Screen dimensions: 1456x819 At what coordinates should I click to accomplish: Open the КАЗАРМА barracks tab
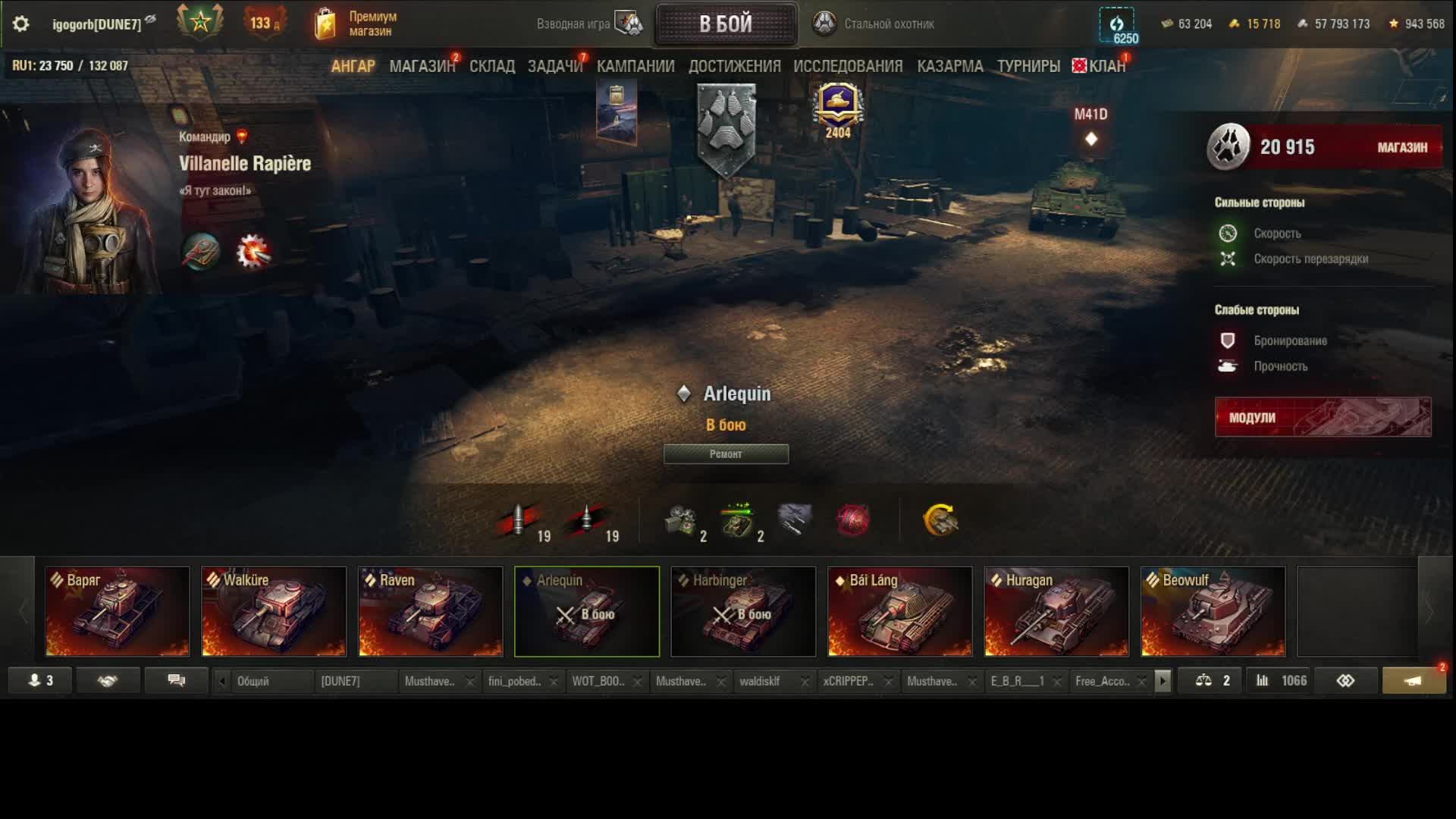(x=949, y=67)
